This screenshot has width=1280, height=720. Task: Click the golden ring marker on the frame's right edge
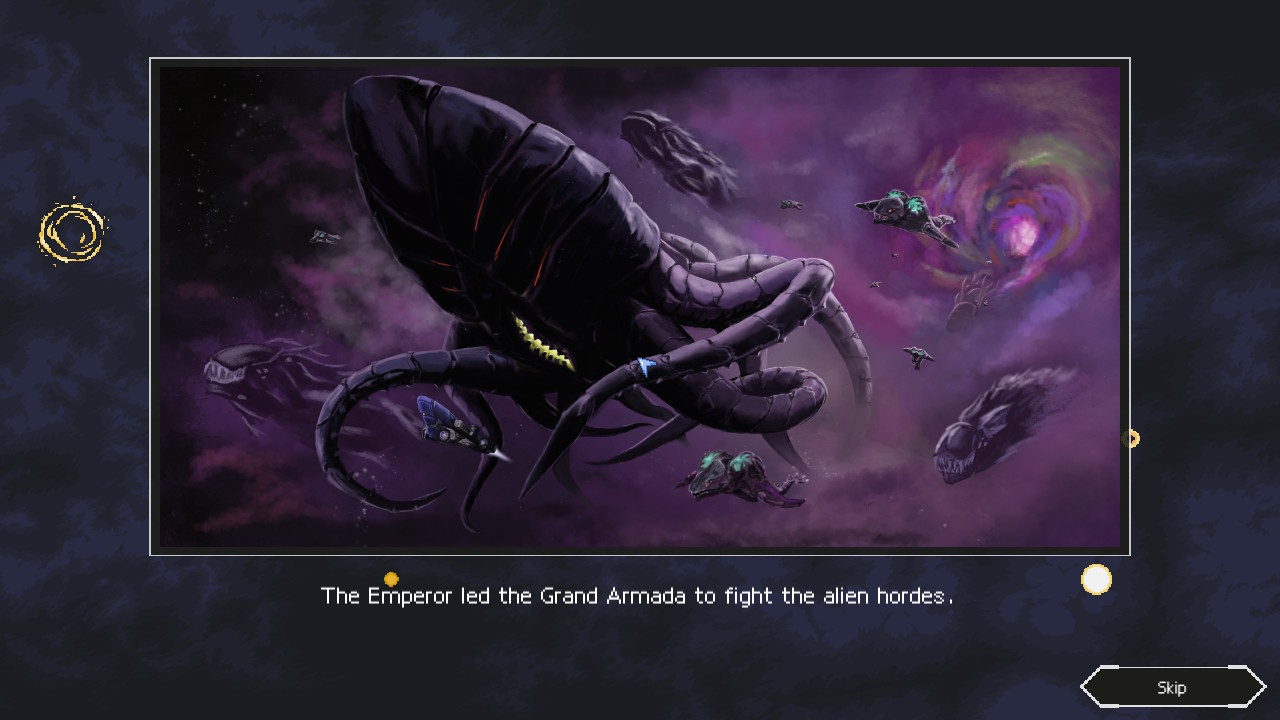[x=1133, y=437]
